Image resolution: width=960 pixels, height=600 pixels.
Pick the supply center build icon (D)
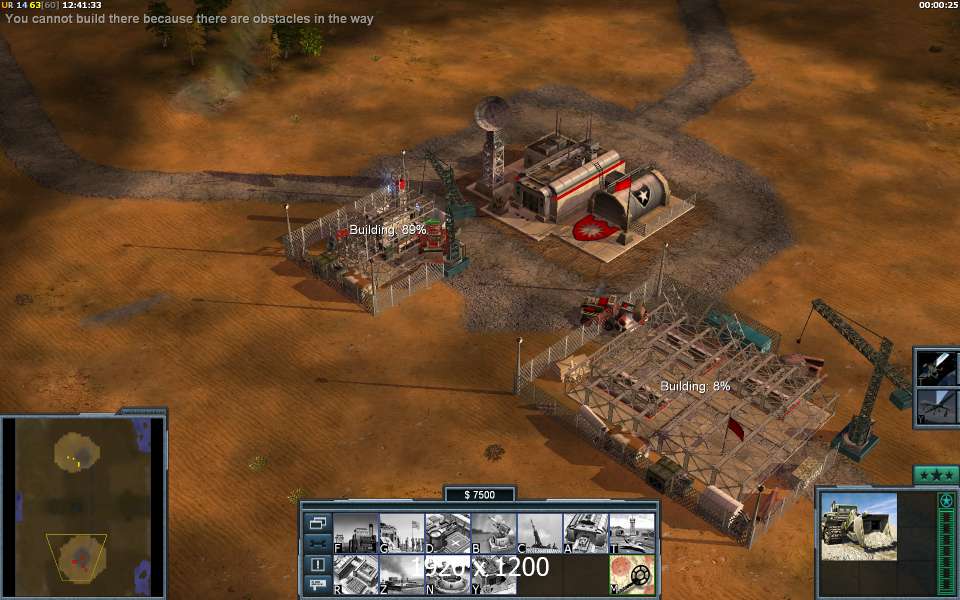[x=447, y=533]
